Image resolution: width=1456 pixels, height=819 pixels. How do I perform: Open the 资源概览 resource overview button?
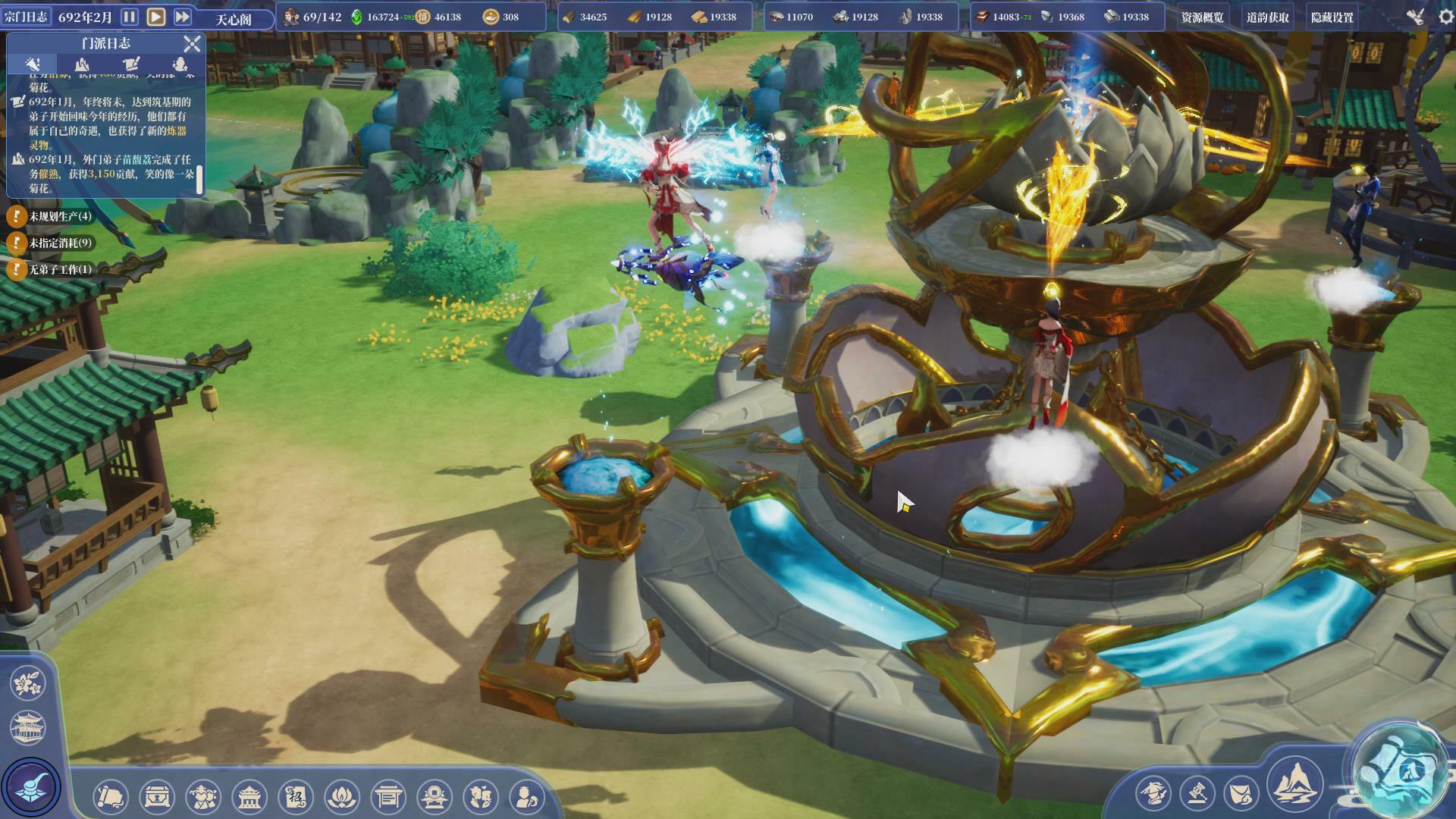(1202, 17)
